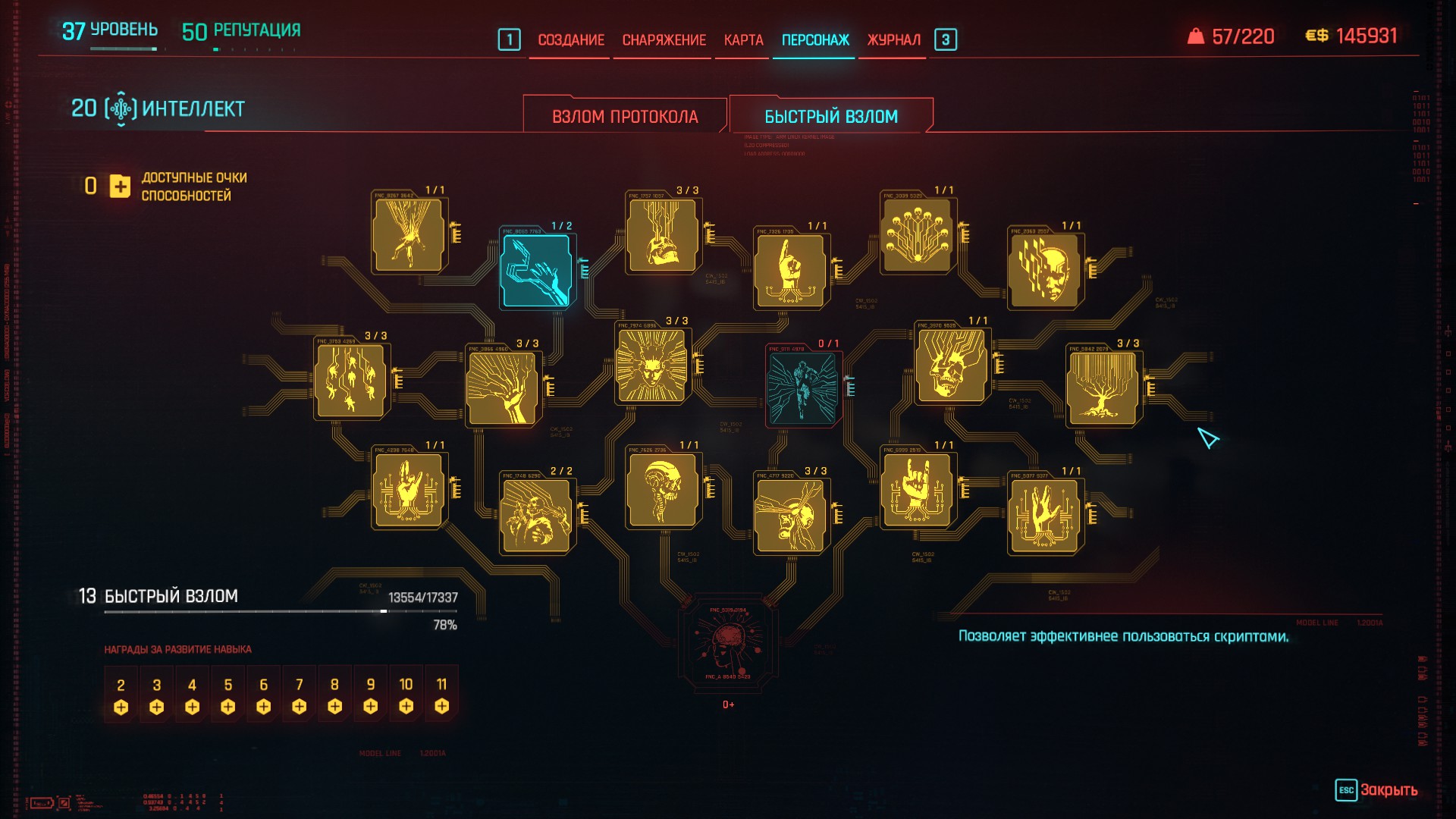The image size is (1456, 819).
Task: Open the Журнал tab
Action: (893, 40)
